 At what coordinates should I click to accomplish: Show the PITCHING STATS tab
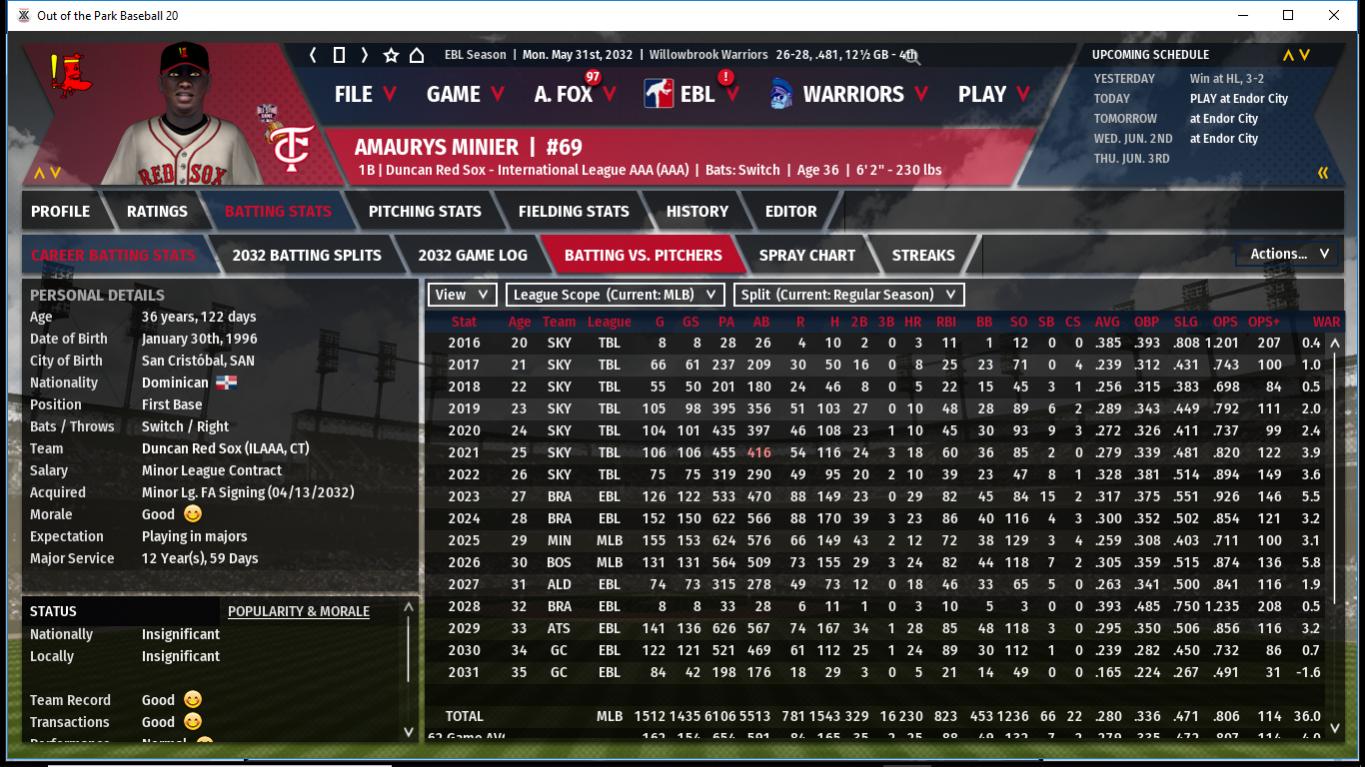[424, 211]
